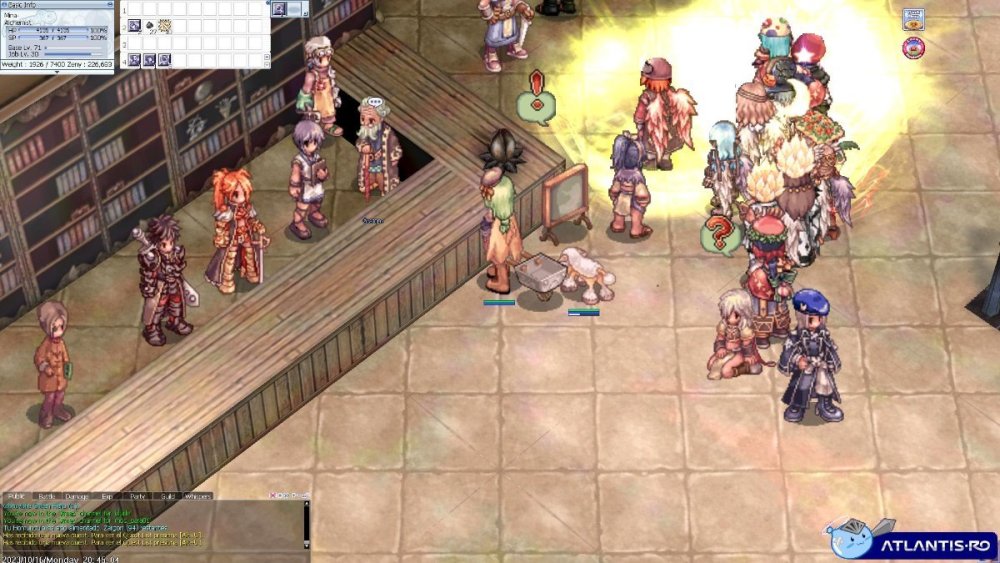Open the Battle chat tab
The height and width of the screenshot is (563, 1000).
46,496
